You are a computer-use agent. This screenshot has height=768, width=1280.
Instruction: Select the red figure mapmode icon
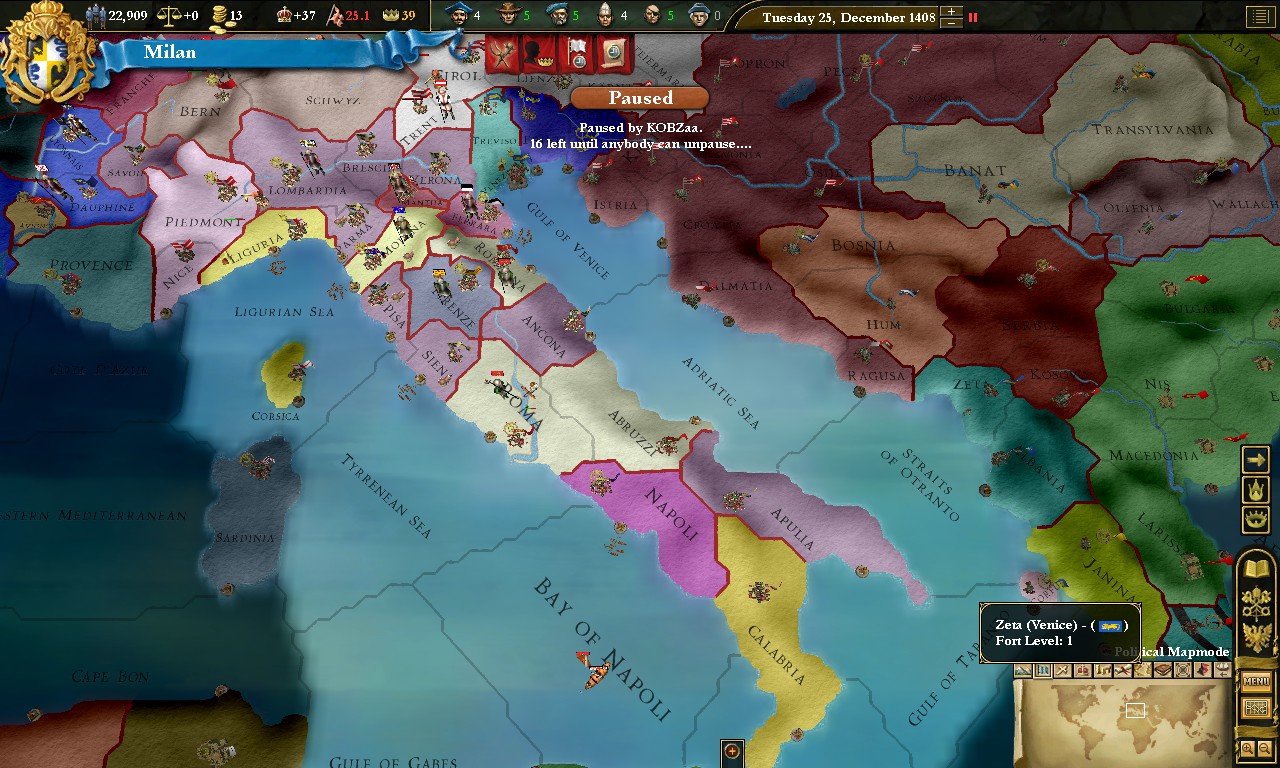click(1203, 670)
